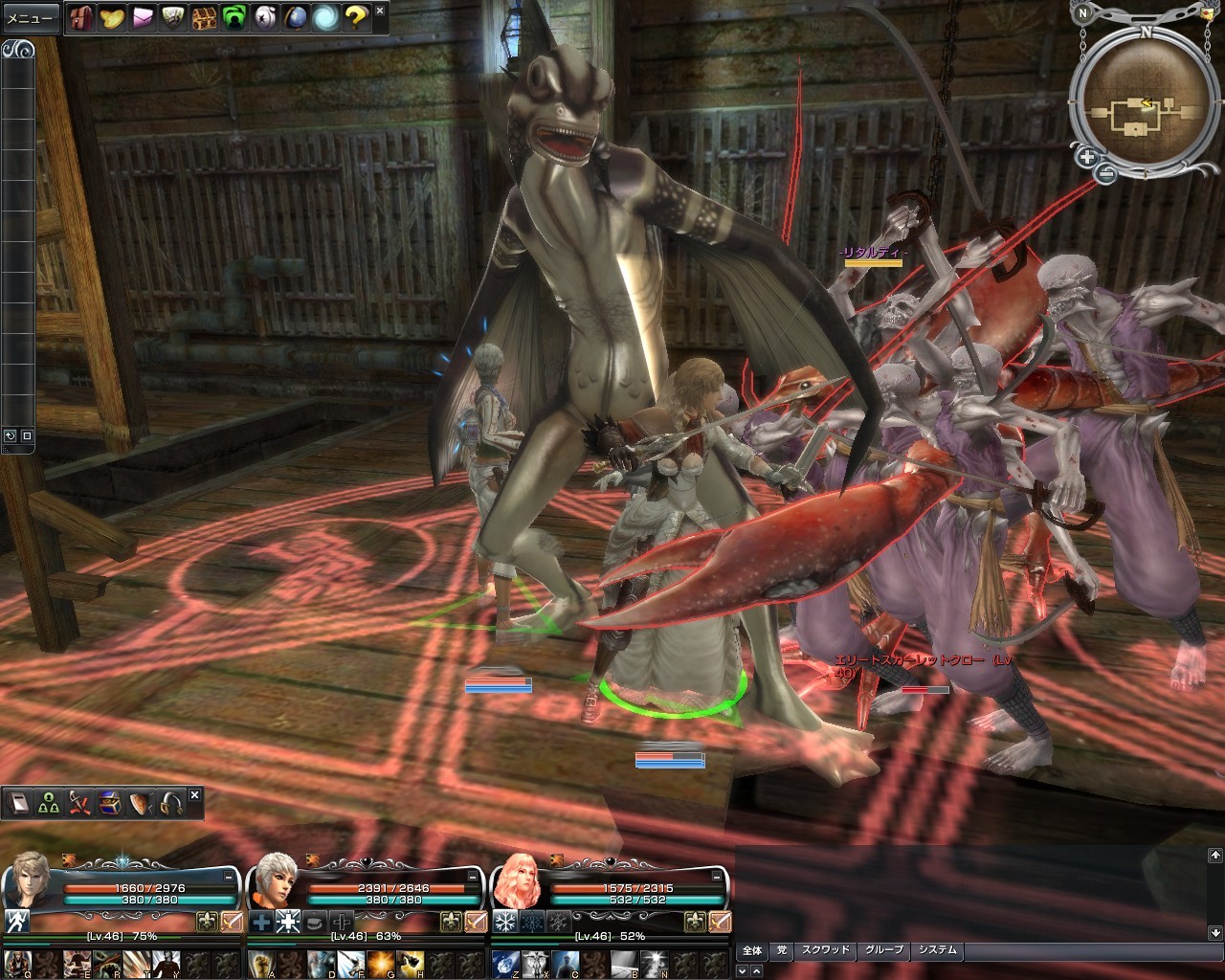The width and height of the screenshot is (1225, 980).
Task: Click the pink envelope mail icon
Action: pos(143,17)
